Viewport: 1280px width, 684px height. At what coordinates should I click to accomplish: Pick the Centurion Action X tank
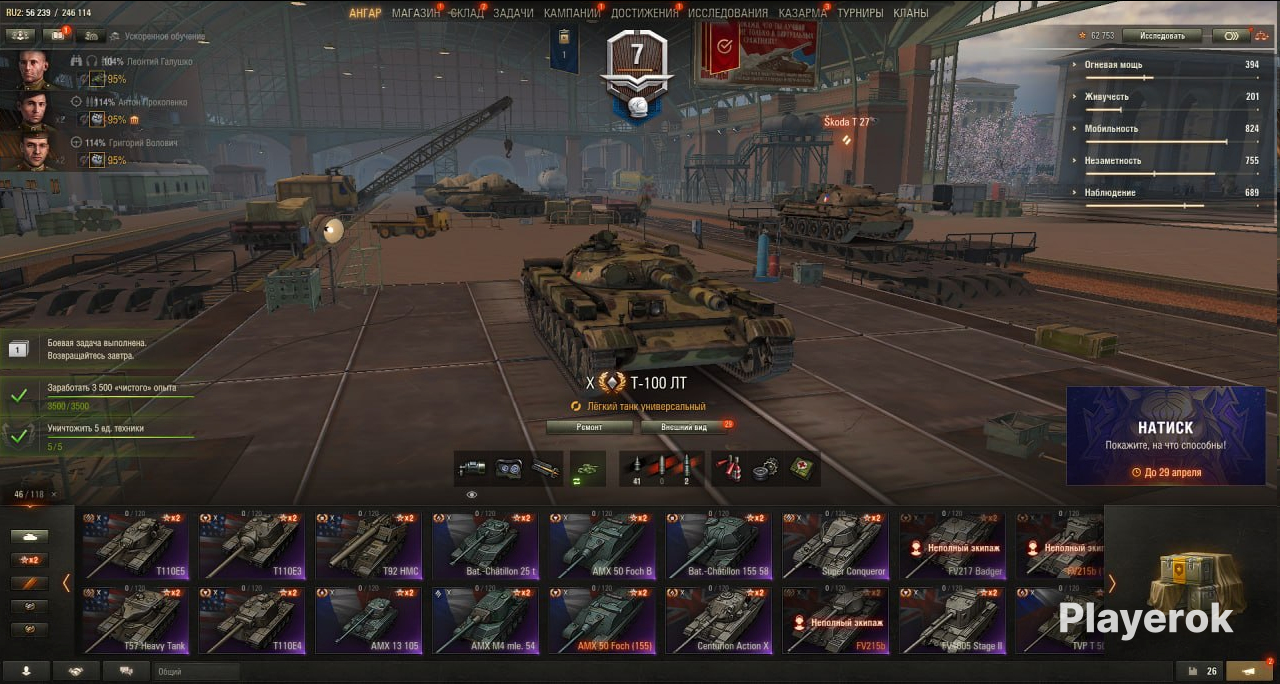pyautogui.click(x=719, y=620)
